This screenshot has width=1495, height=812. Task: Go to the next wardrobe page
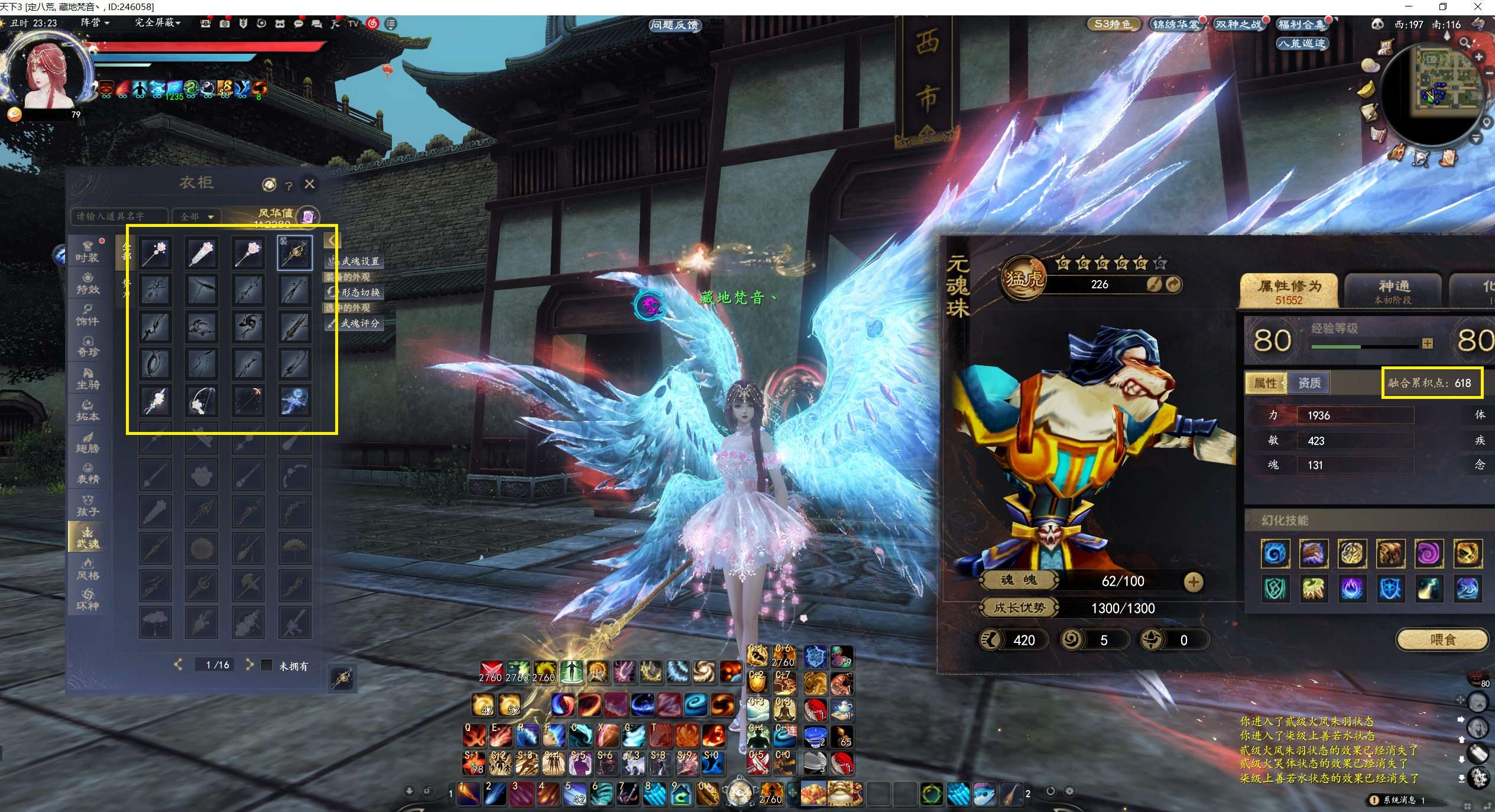(x=249, y=665)
